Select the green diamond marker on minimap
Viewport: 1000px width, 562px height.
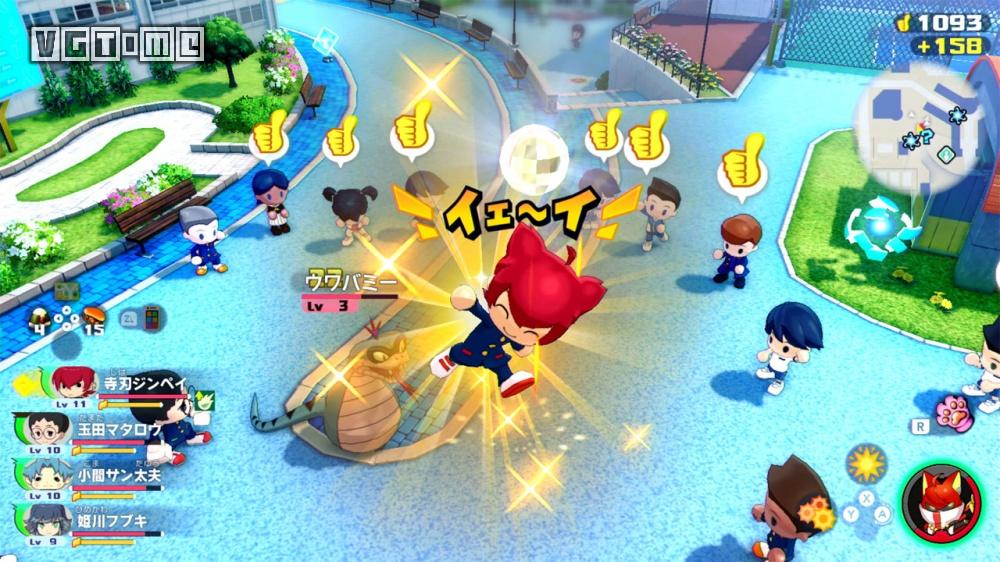tap(946, 154)
